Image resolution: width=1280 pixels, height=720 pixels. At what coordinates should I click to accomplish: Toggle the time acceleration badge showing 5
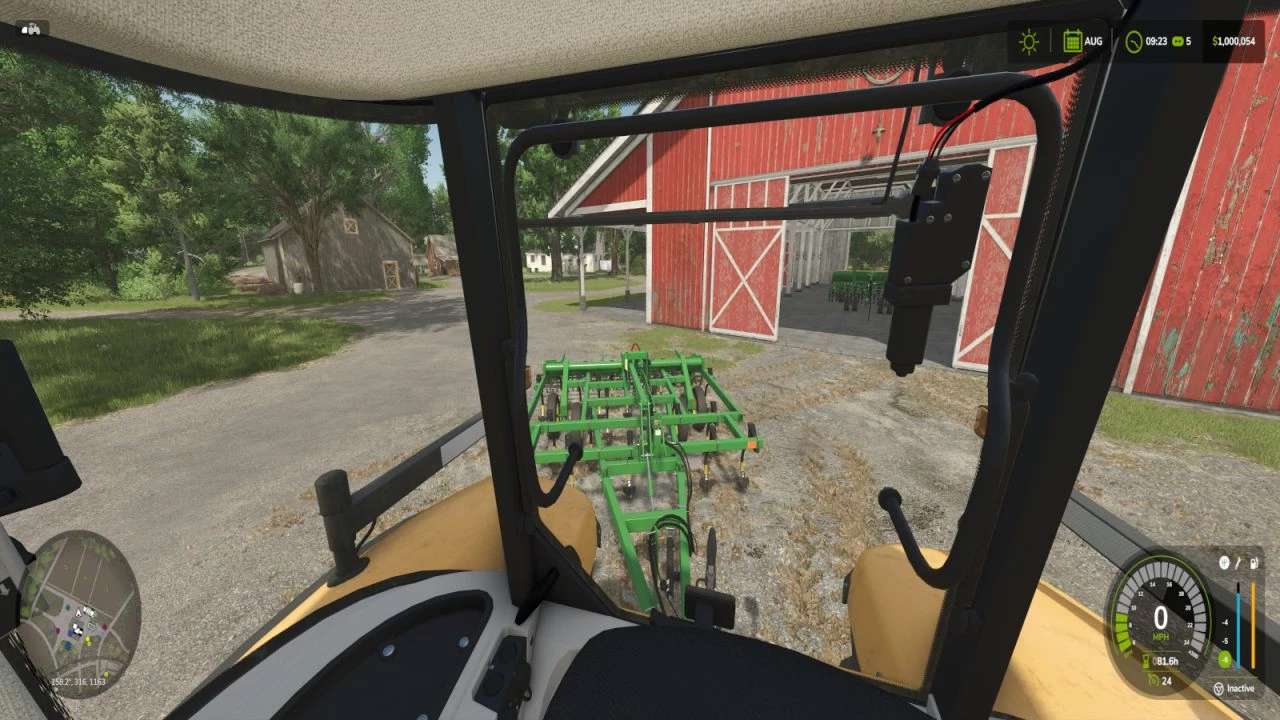click(1180, 41)
